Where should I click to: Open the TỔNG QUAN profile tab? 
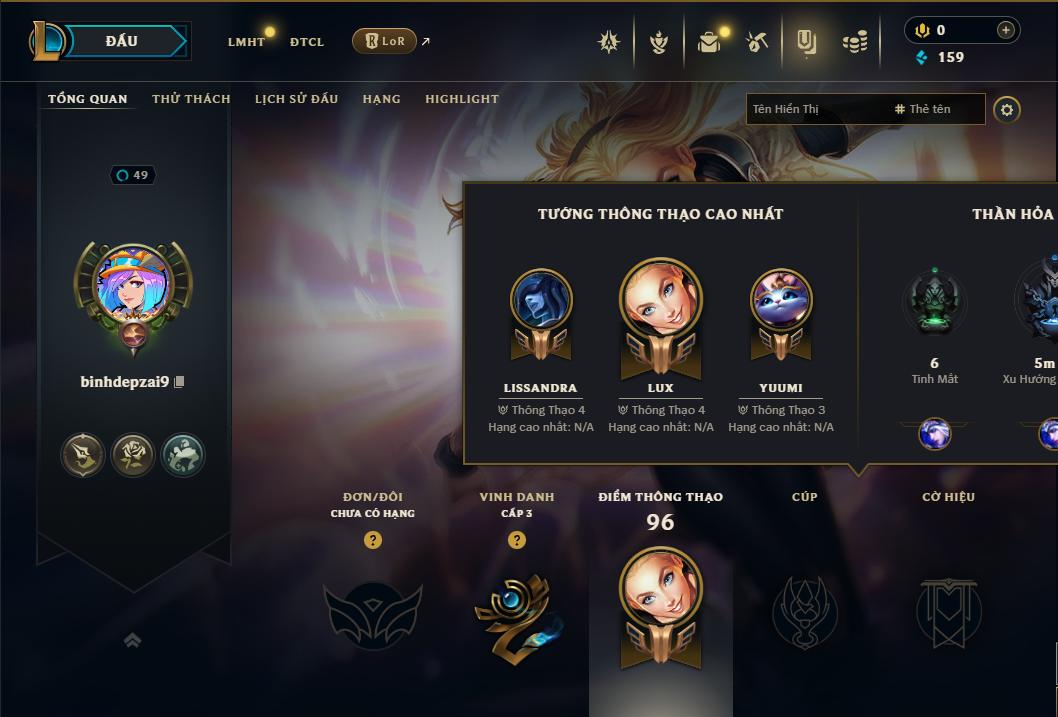point(88,99)
